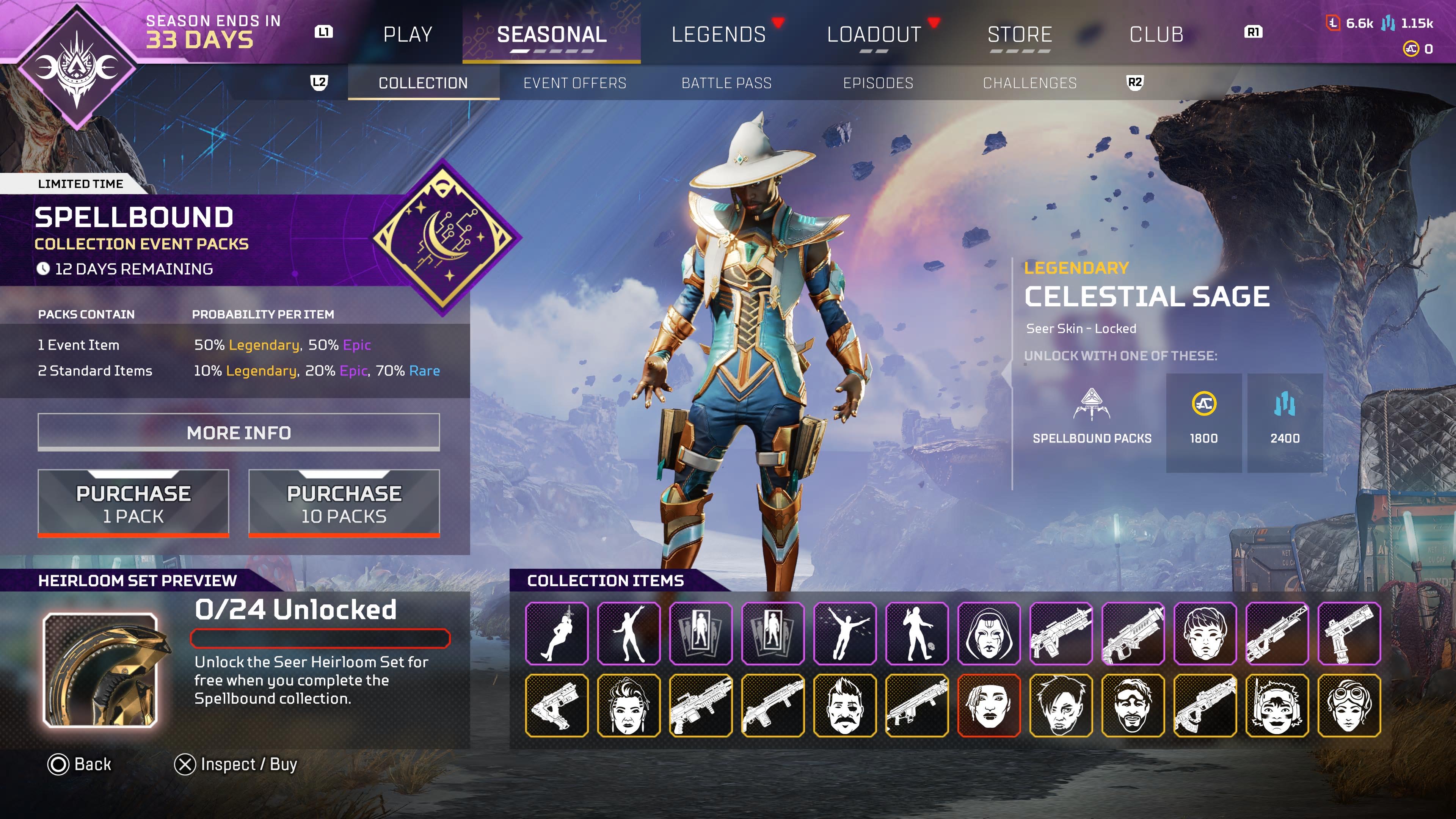This screenshot has width=1456, height=819.
Task: Open the Play tab
Action: 408,35
